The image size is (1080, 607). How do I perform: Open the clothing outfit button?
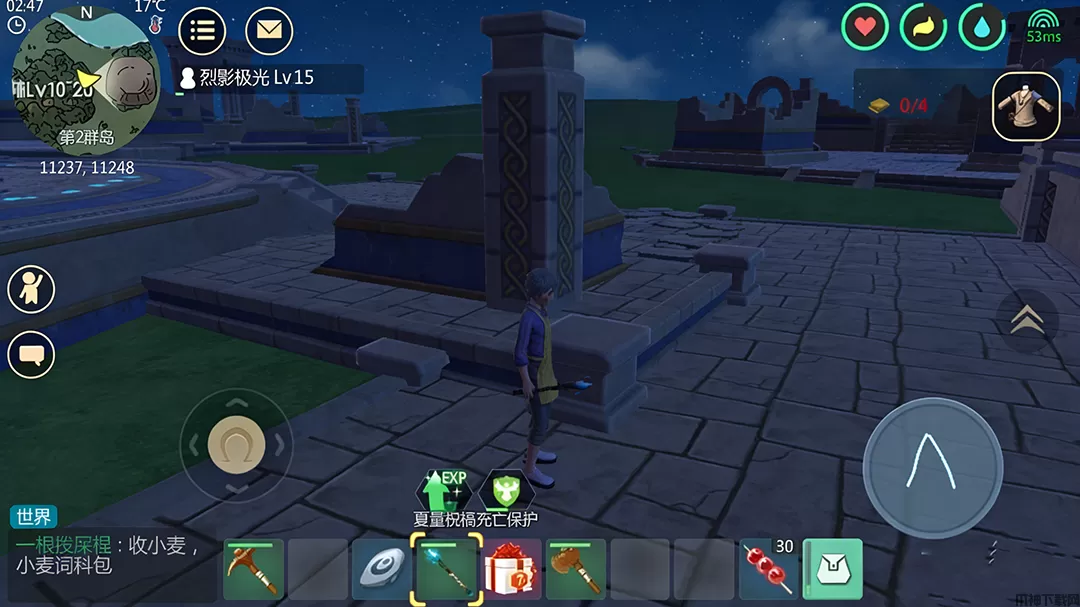pyautogui.click(x=1026, y=106)
